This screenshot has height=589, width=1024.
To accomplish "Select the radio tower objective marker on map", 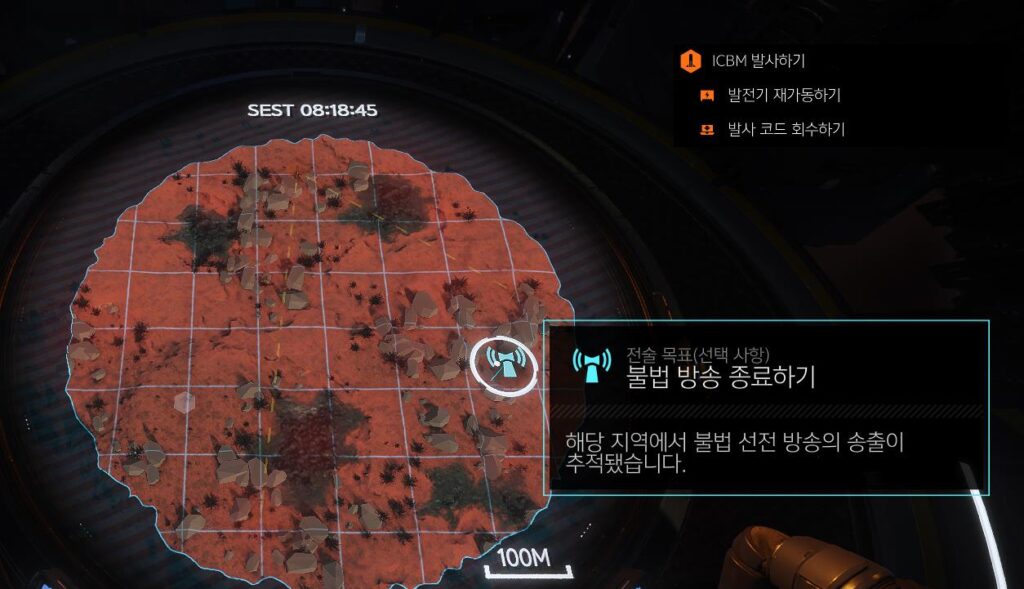I will pos(503,365).
